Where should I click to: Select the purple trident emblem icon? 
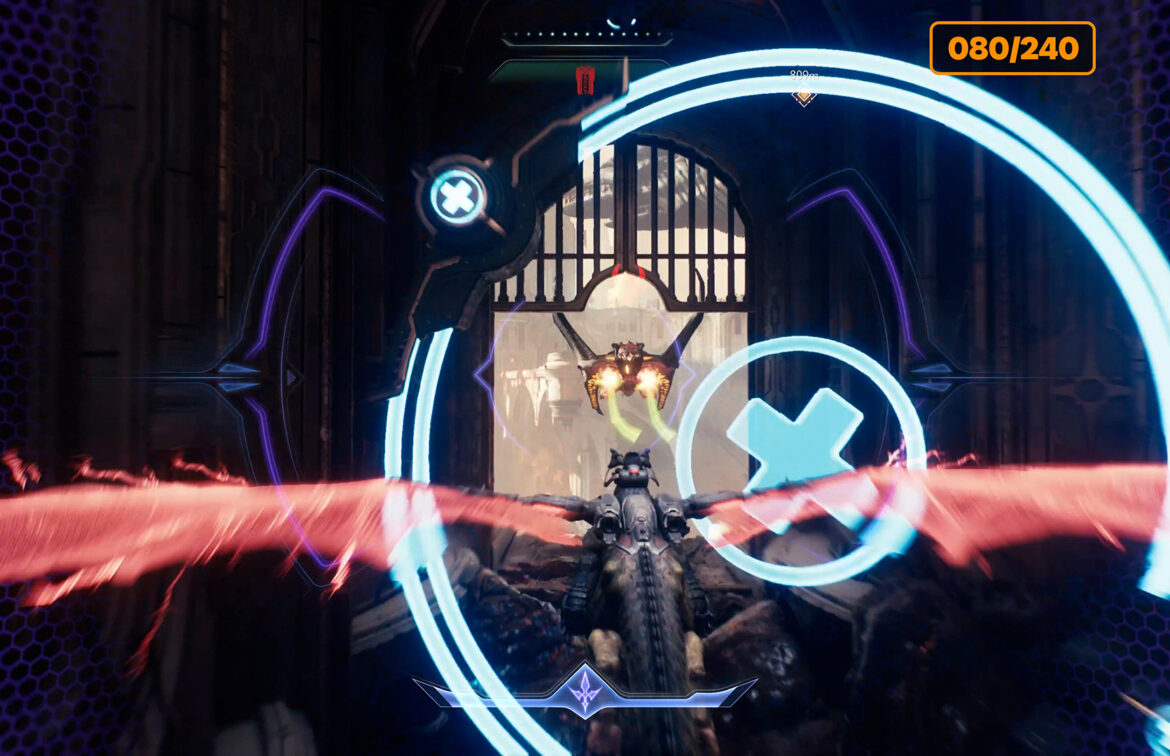pyautogui.click(x=584, y=692)
